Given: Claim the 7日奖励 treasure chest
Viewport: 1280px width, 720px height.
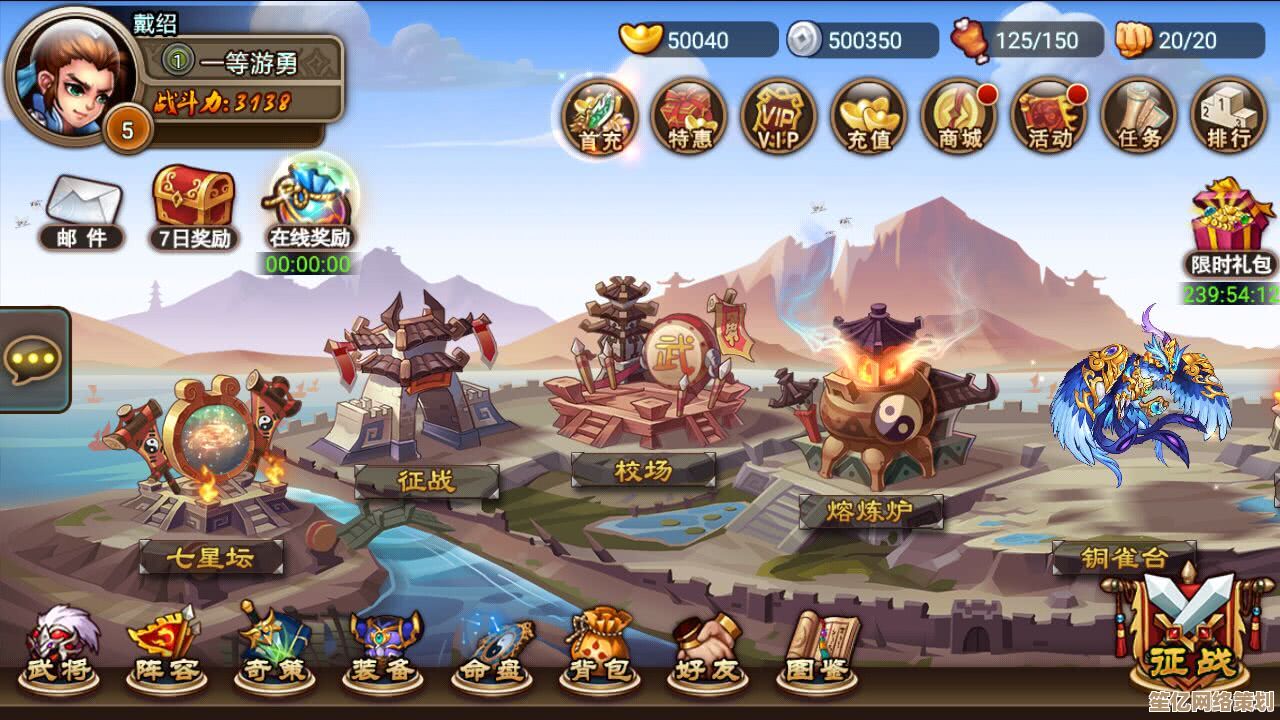Looking at the screenshot, I should 194,203.
